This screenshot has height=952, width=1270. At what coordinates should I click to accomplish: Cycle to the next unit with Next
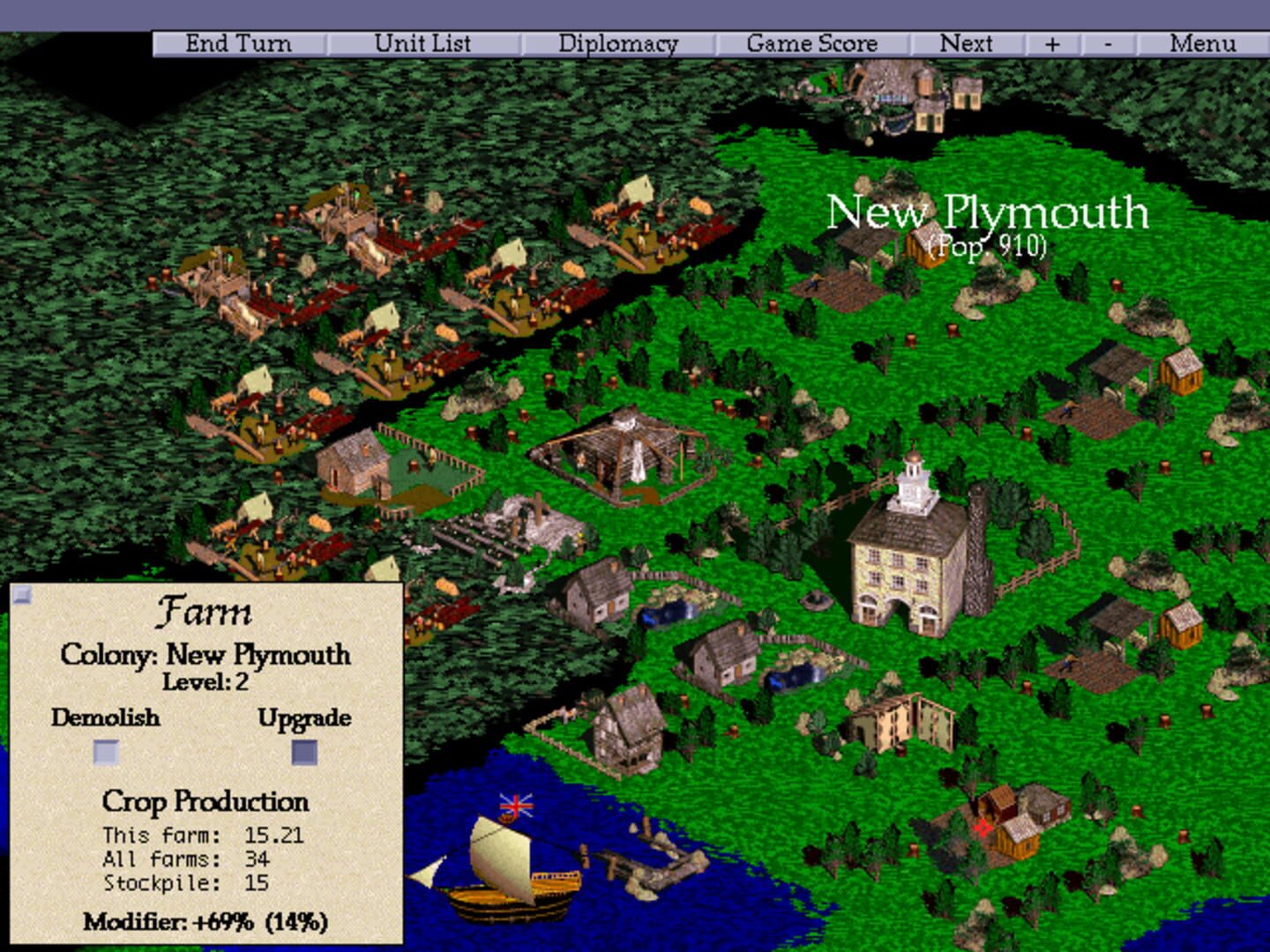967,42
